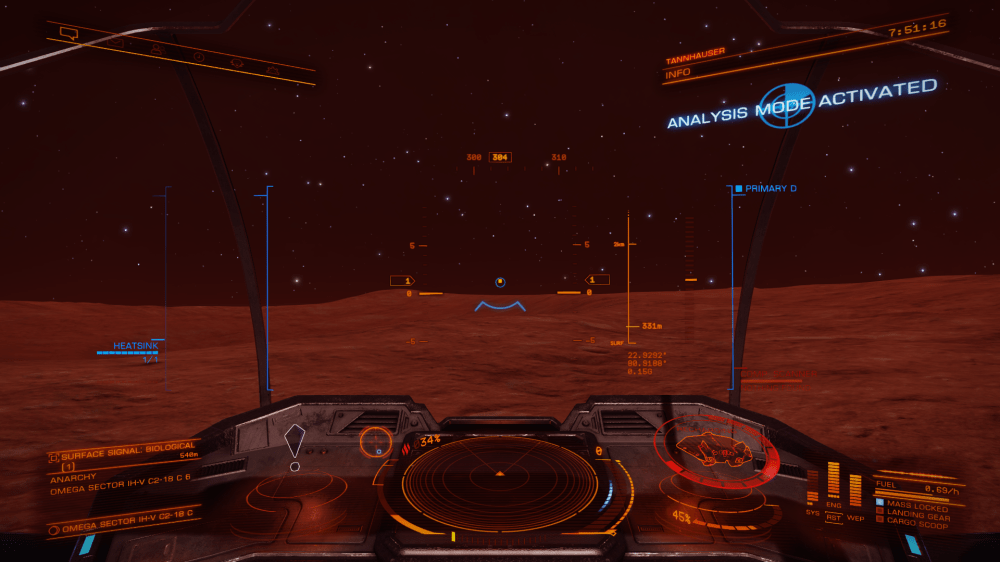Select the WEP power distribution column

tap(855, 490)
